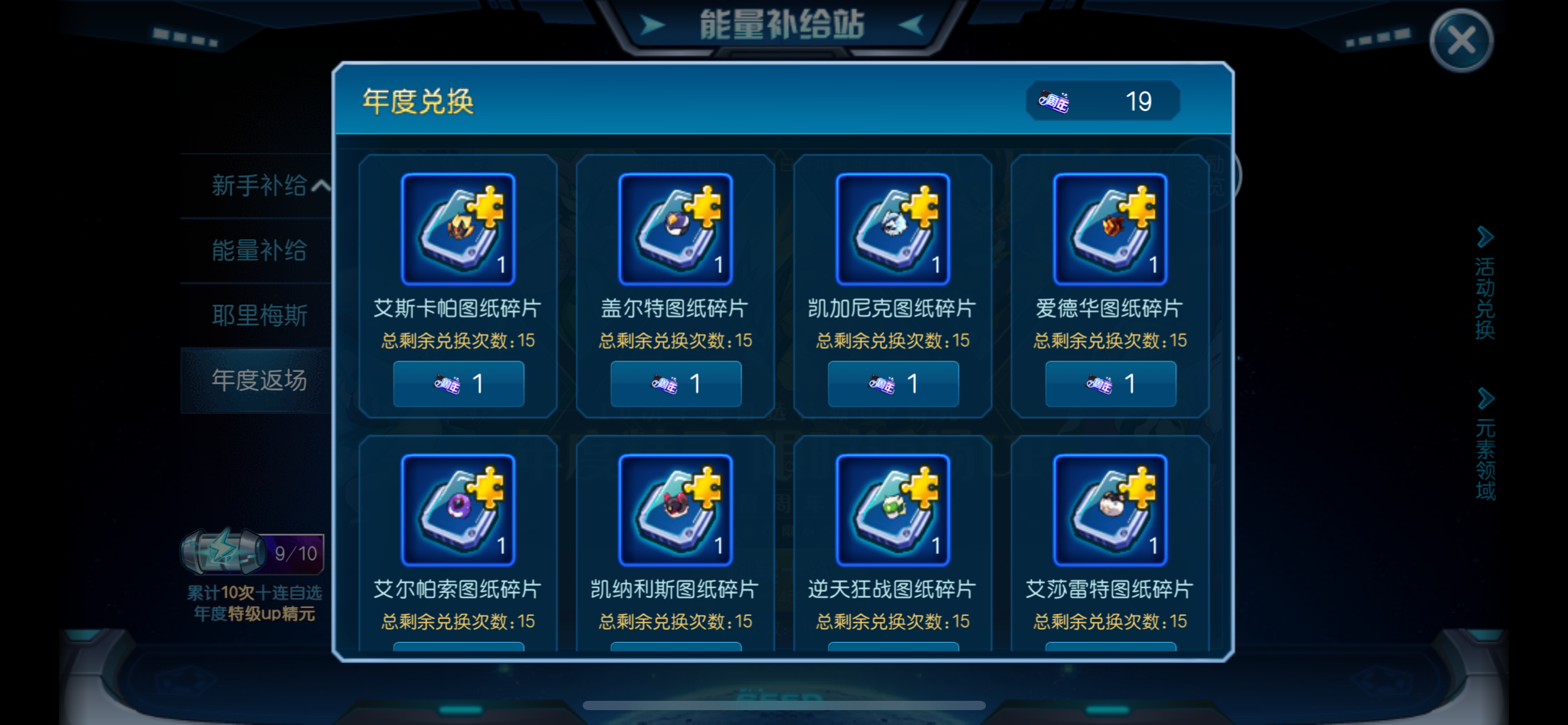Viewport: 1568px width, 725px height.
Task: Select the 凯加尼克图纸碎片 item icon
Action: tap(893, 229)
